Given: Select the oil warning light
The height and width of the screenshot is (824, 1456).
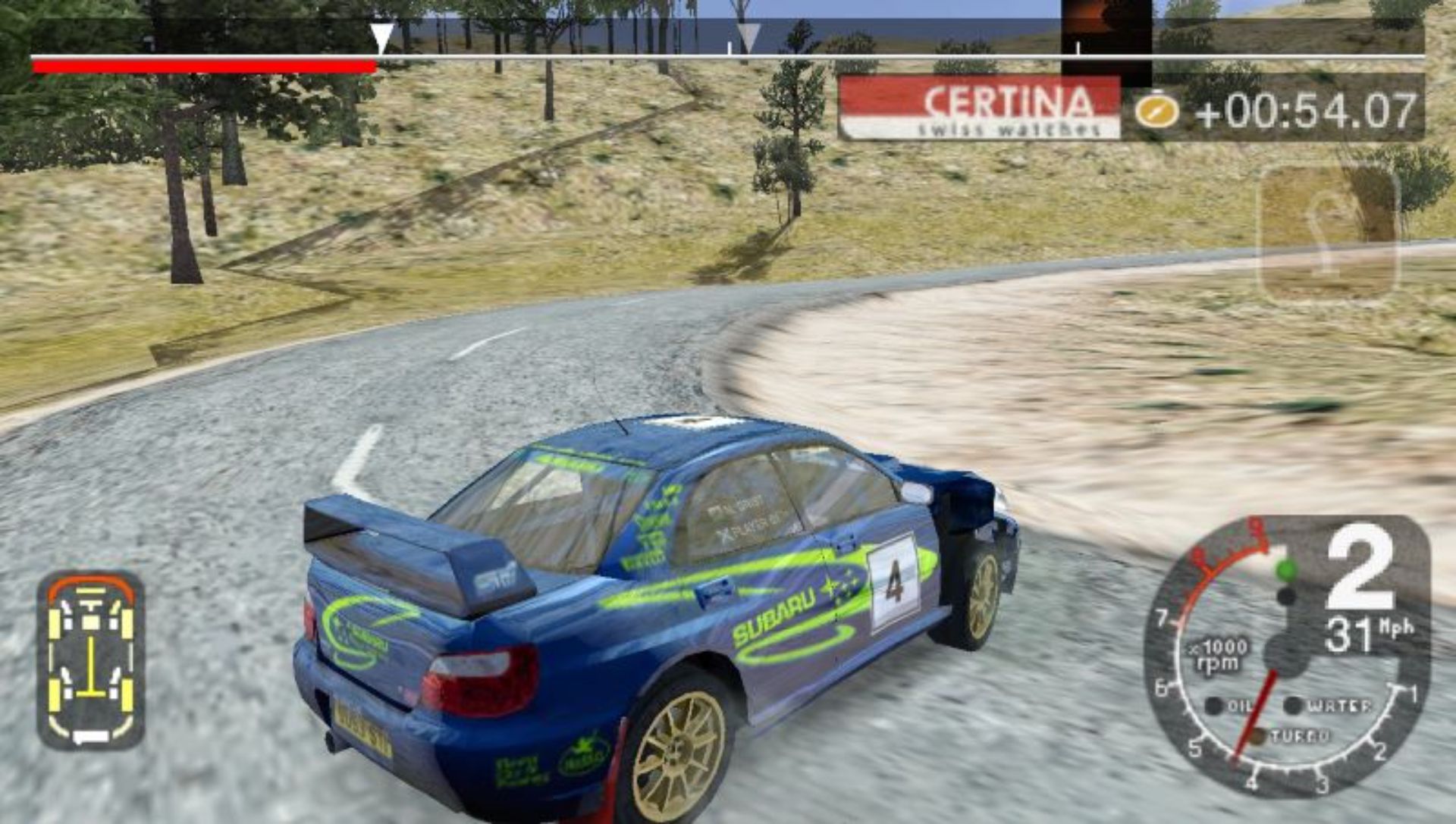Looking at the screenshot, I should (1214, 706).
